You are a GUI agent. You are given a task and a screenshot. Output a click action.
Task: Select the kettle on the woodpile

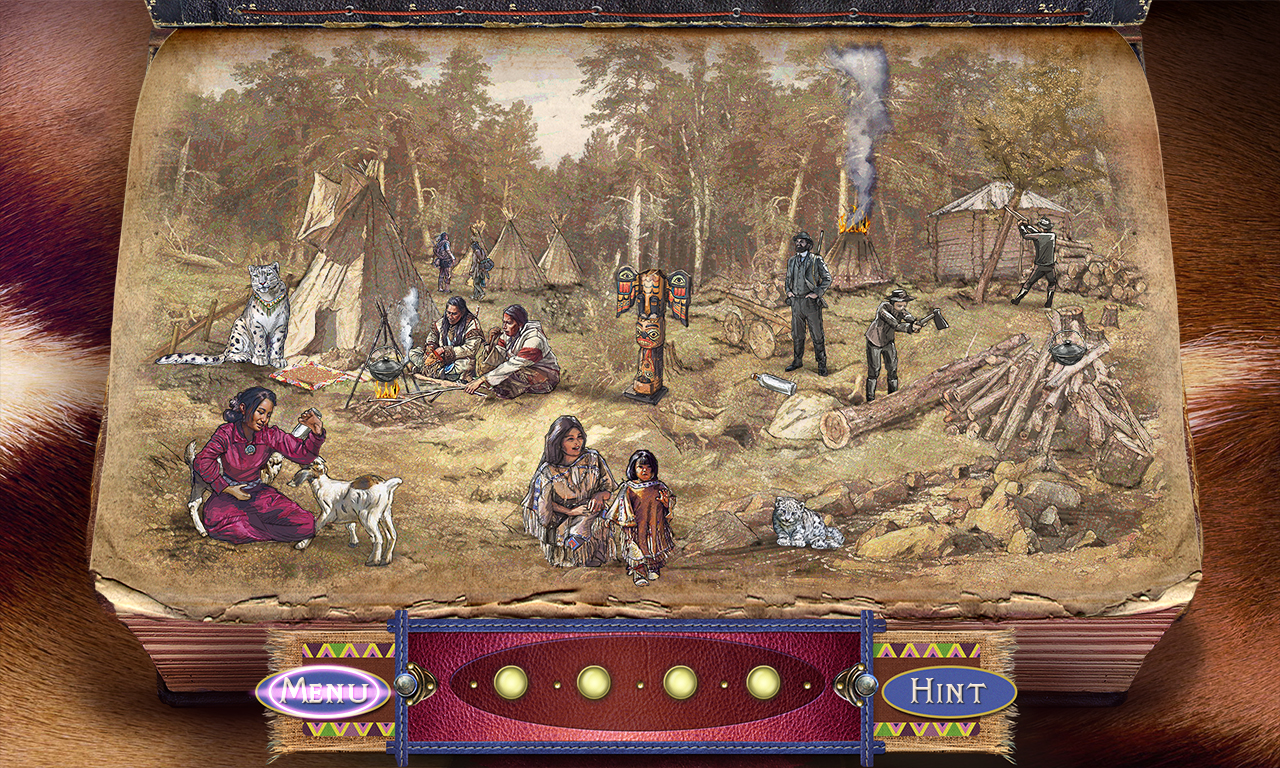click(1070, 350)
